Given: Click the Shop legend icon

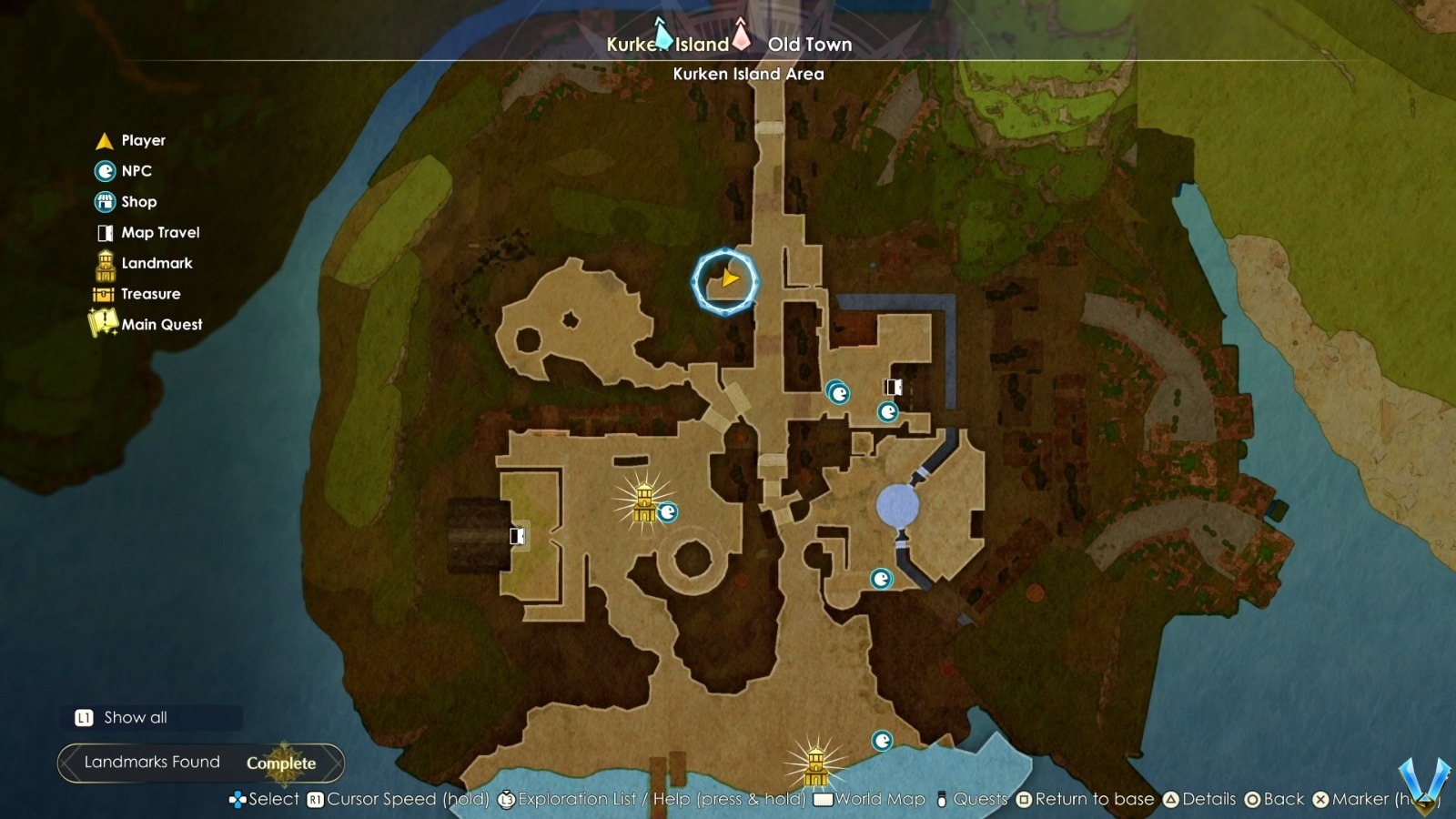Looking at the screenshot, I should tap(104, 201).
